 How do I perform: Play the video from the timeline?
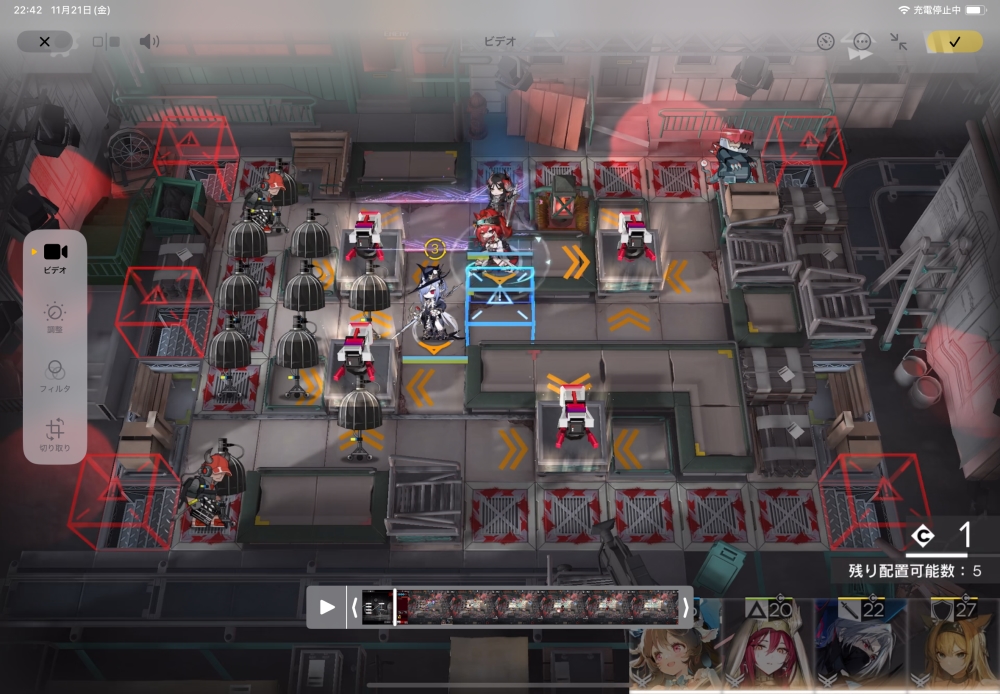click(327, 607)
